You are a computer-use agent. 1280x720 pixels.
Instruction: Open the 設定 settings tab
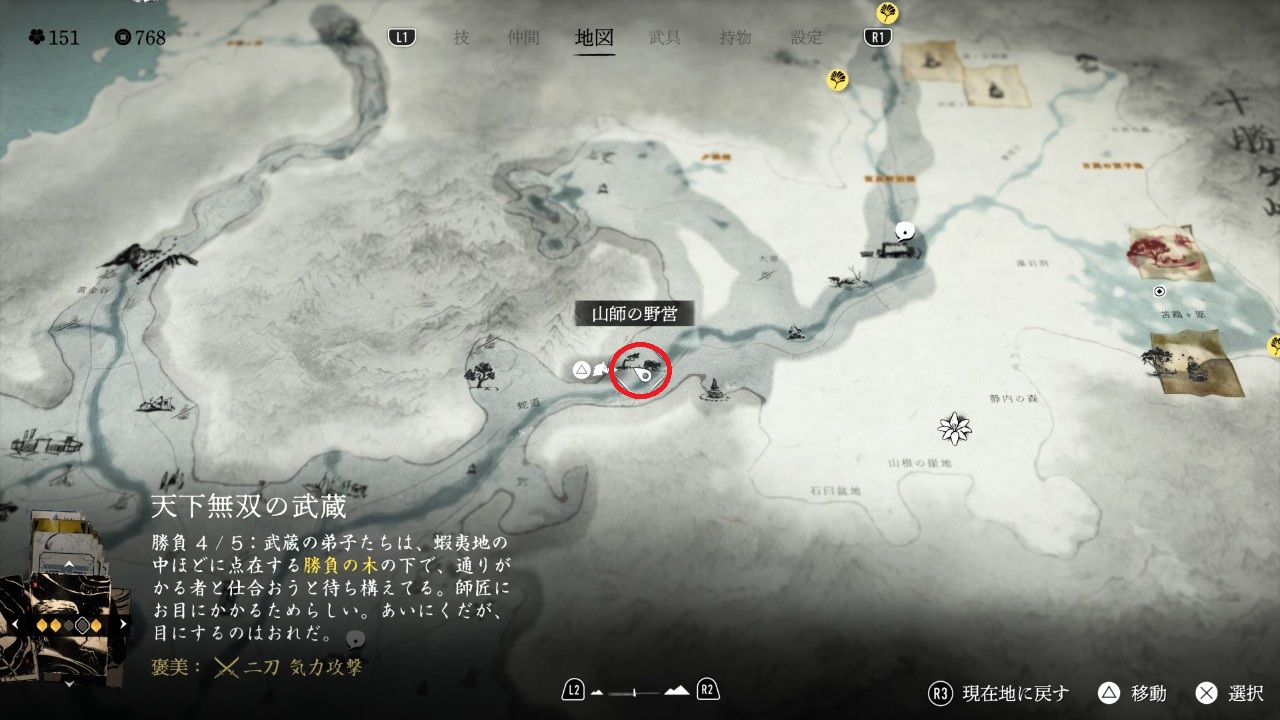(x=806, y=38)
